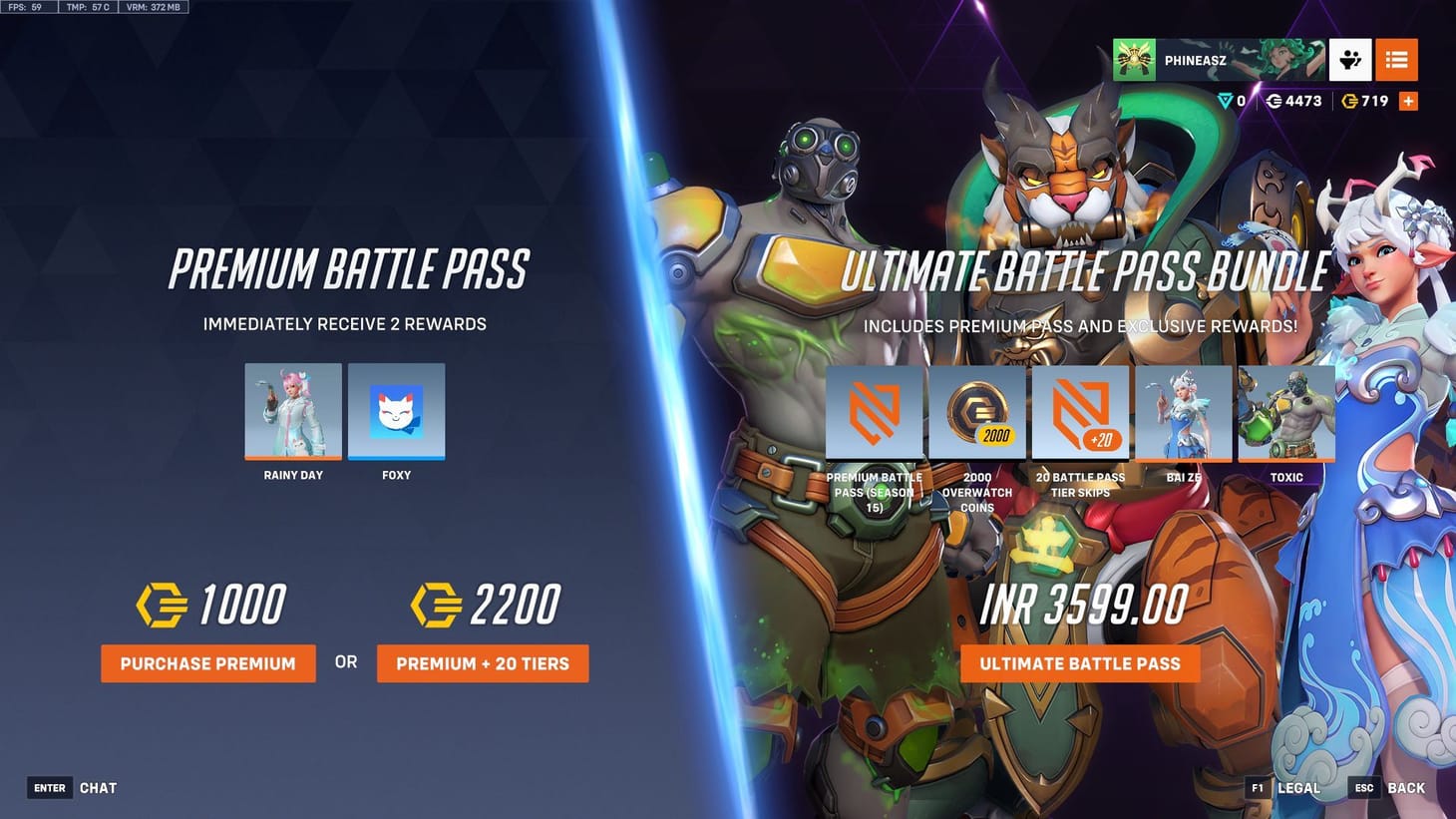
Task: Click the Overwatch League tokens icon showing 0
Action: click(1225, 100)
